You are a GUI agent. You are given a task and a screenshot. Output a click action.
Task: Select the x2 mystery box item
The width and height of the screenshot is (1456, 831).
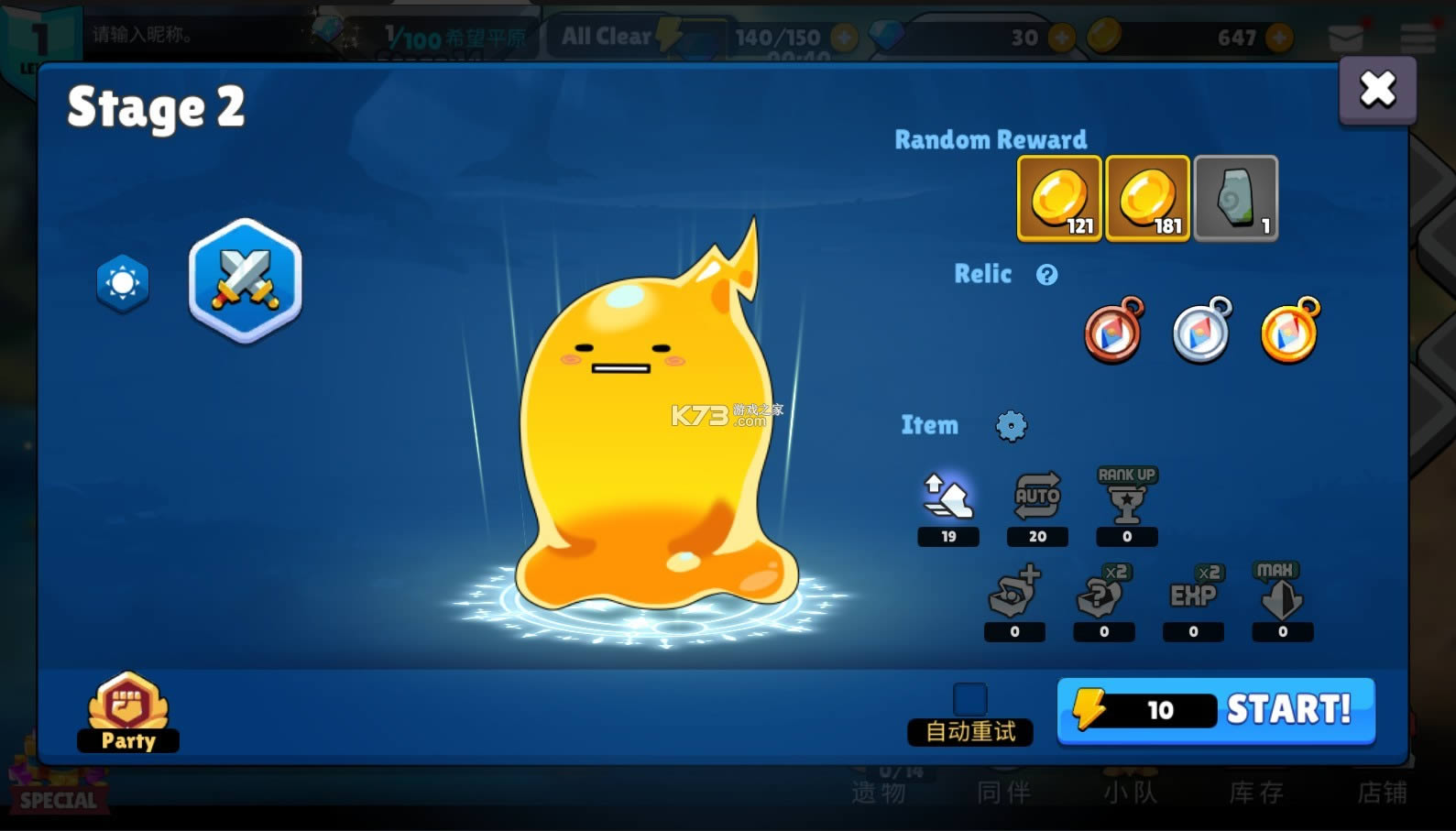[x=1104, y=596]
